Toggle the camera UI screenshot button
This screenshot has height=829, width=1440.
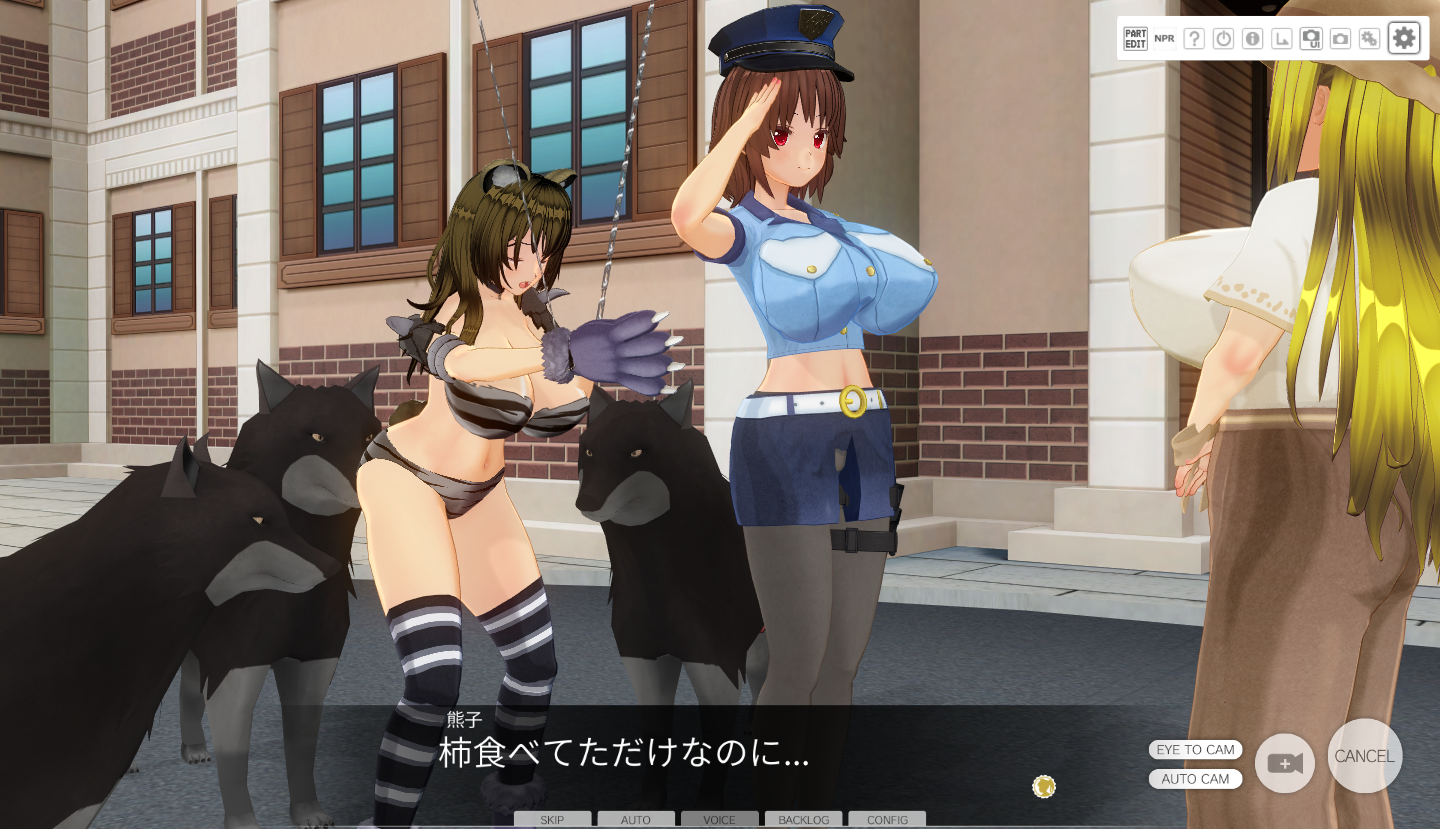[x=1311, y=38]
